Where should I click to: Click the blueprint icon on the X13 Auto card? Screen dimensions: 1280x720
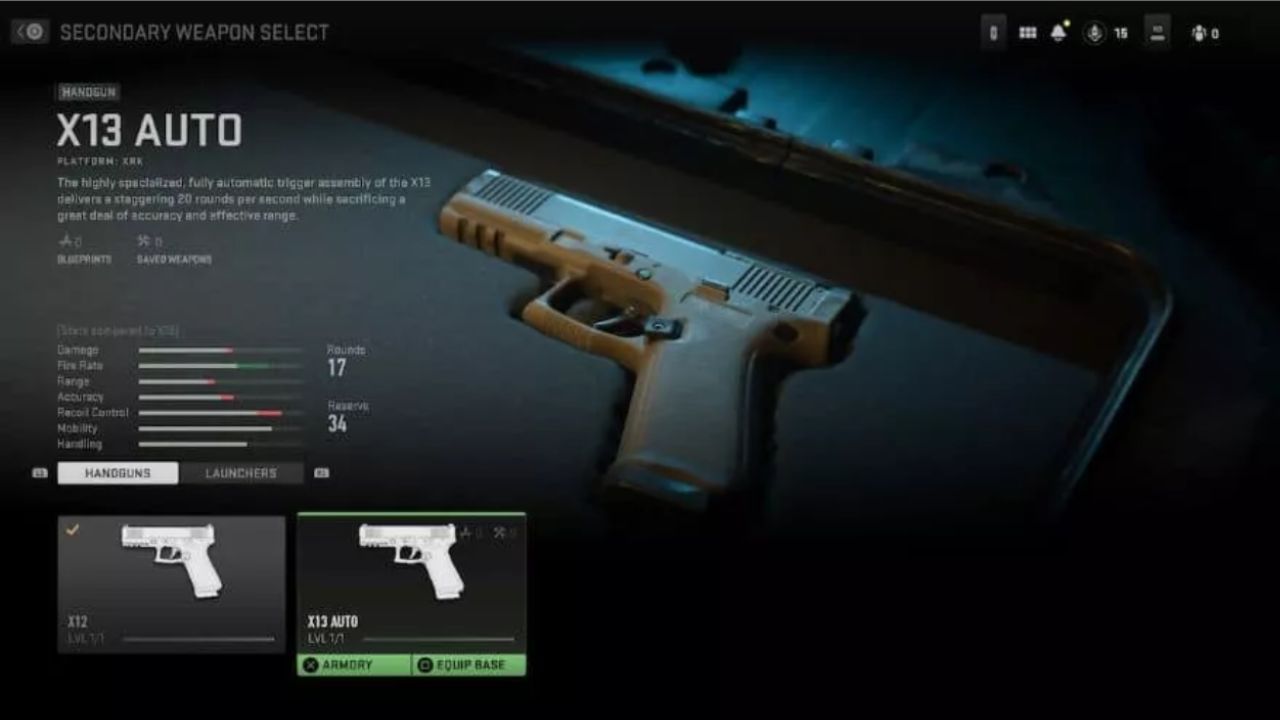tap(466, 531)
